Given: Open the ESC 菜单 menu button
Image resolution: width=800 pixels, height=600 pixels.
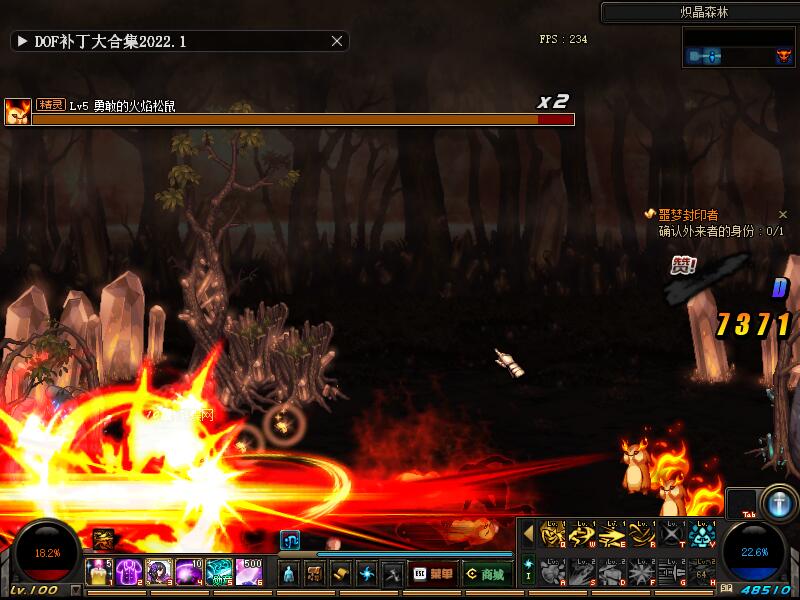Looking at the screenshot, I should pos(433,574).
